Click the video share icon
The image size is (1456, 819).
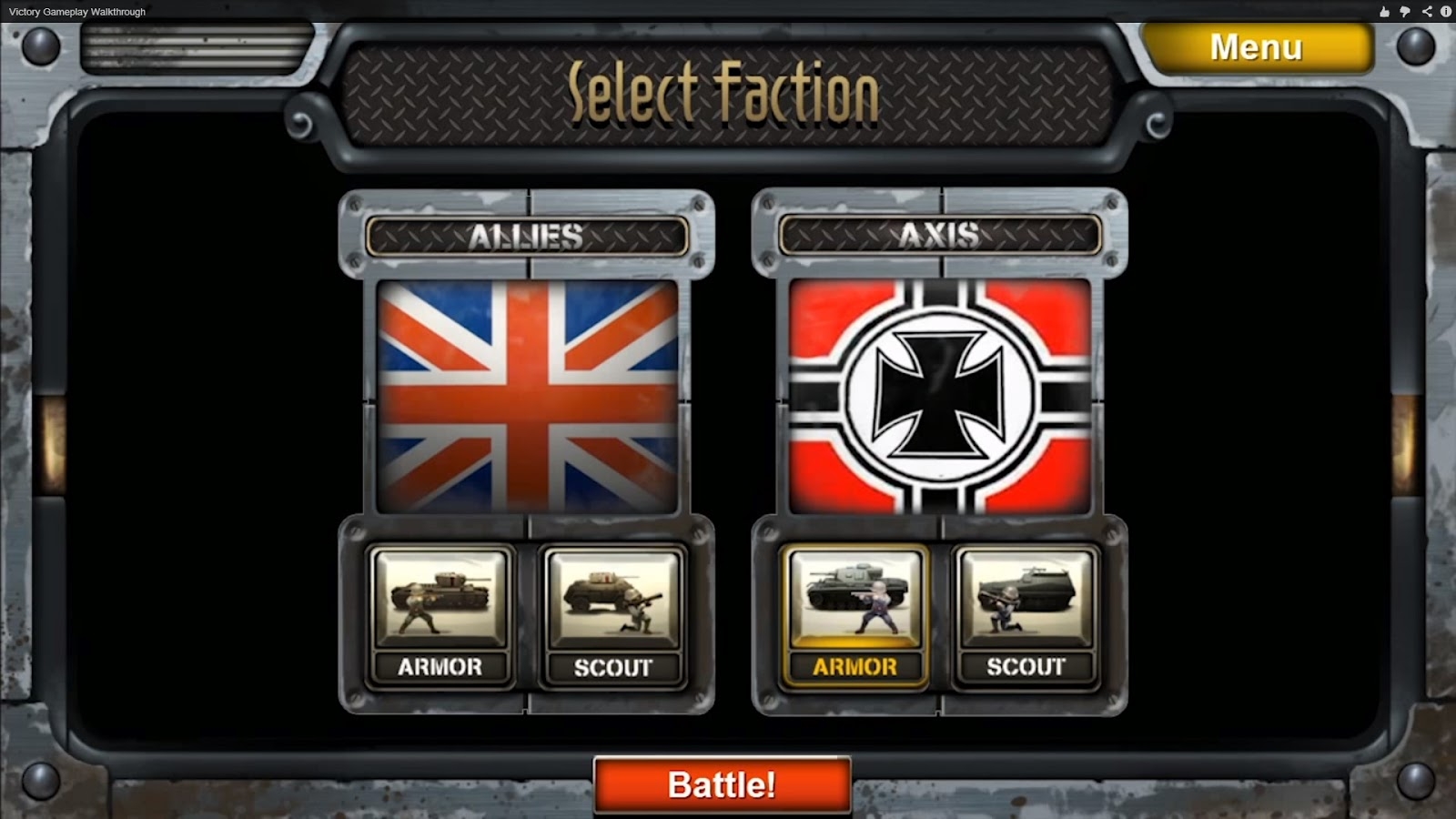pos(1426,12)
